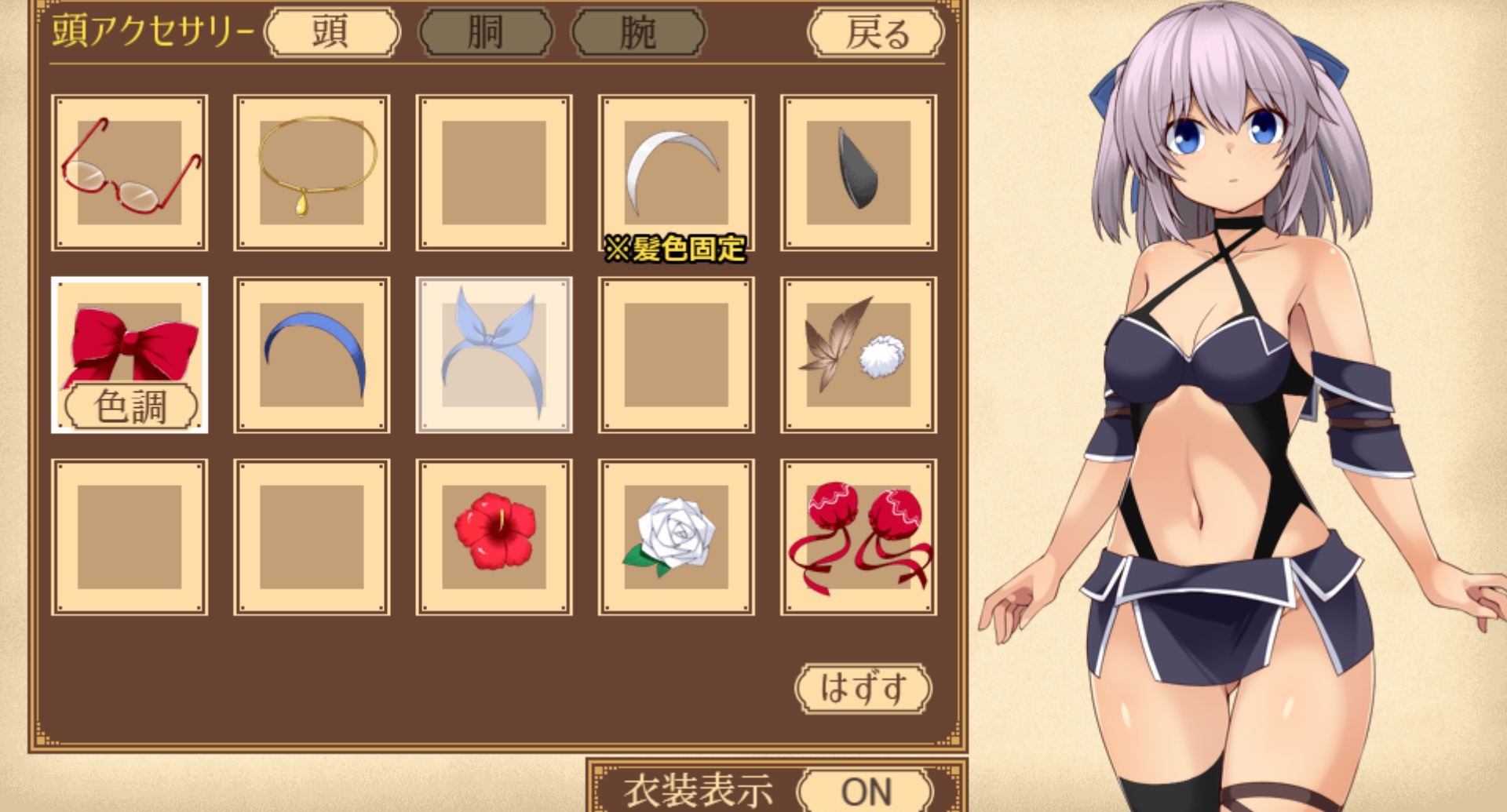Toggle the 衣装表示 ON switch
1507x812 pixels.
(866, 791)
